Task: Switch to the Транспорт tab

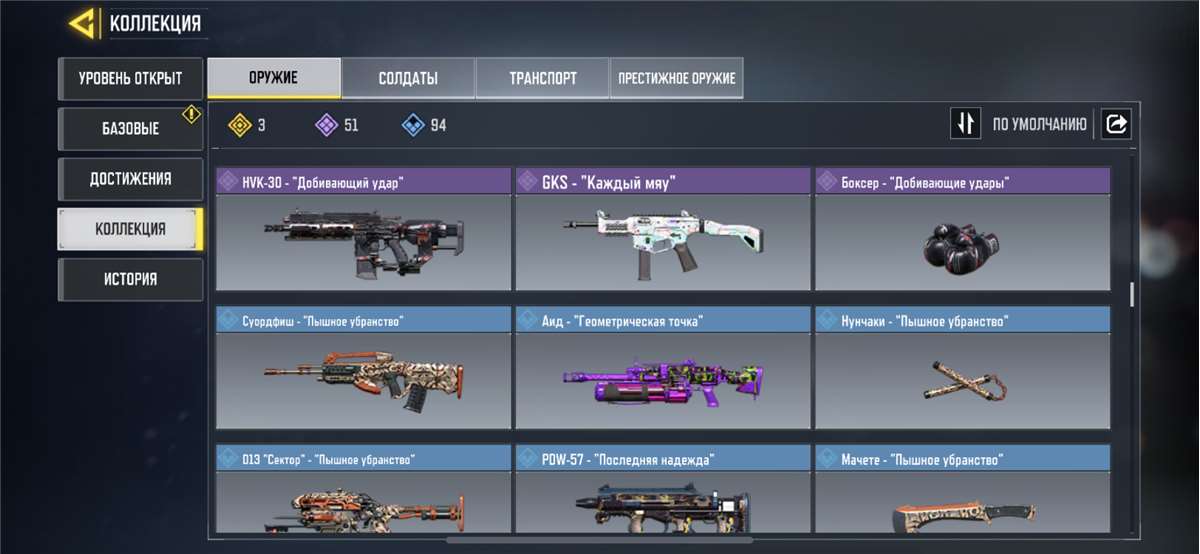Action: click(x=542, y=78)
